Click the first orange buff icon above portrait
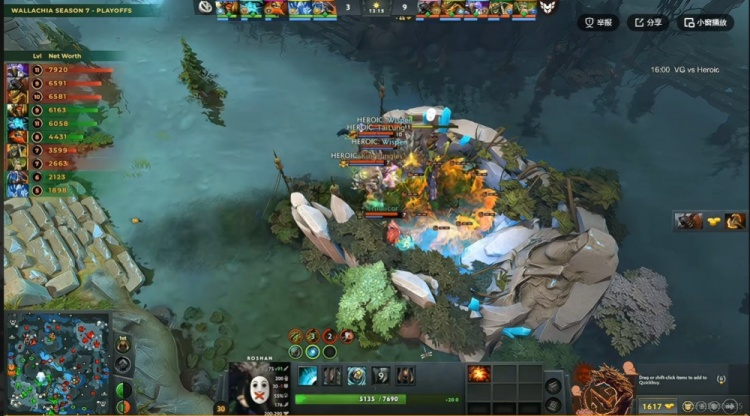 tap(296, 336)
